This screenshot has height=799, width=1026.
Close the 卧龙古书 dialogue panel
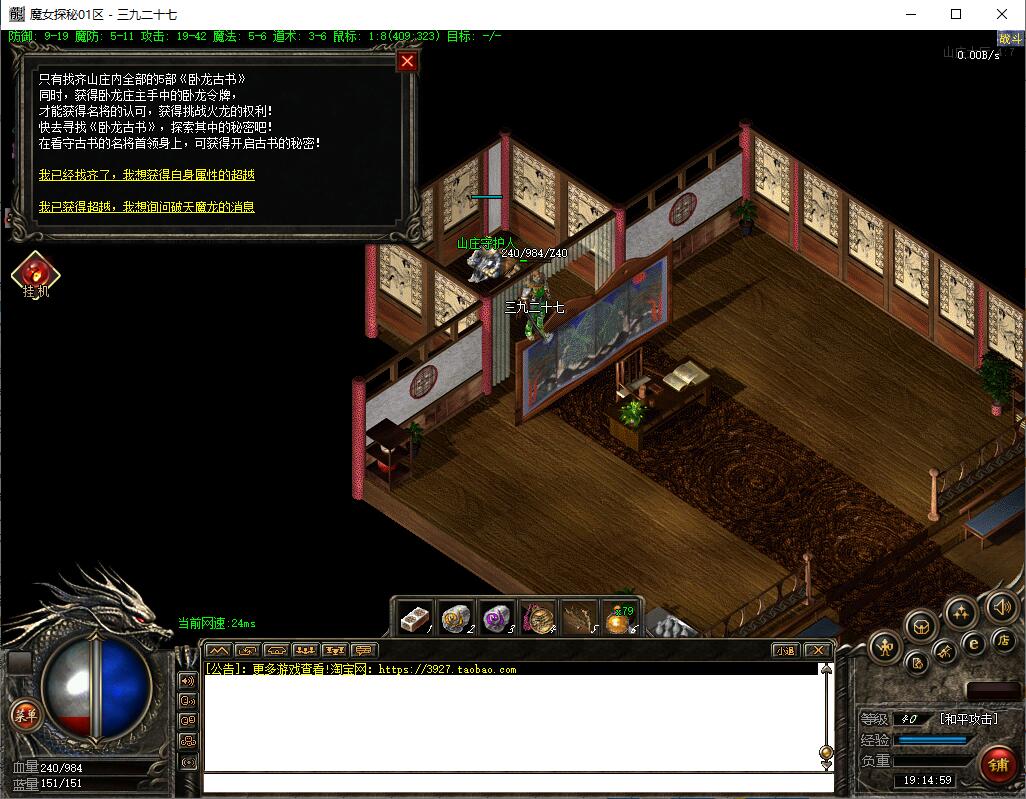click(x=407, y=62)
